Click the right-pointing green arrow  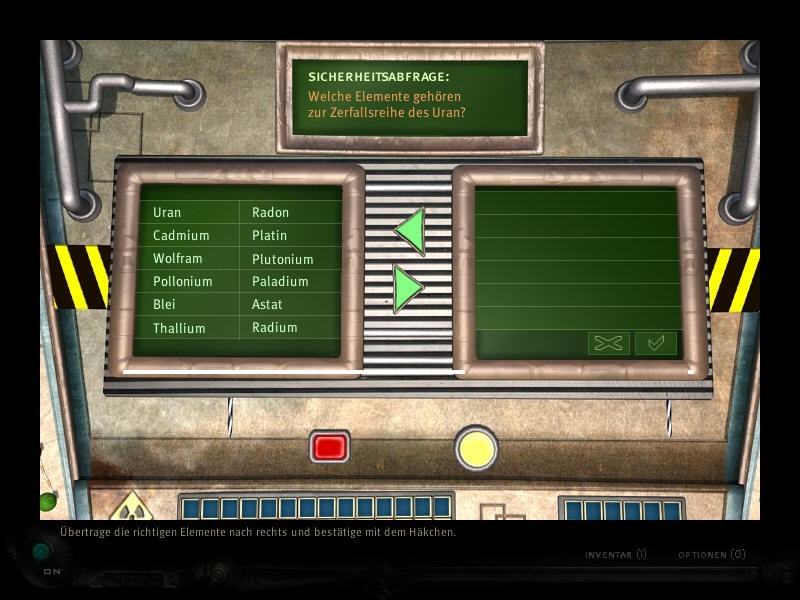(x=408, y=289)
